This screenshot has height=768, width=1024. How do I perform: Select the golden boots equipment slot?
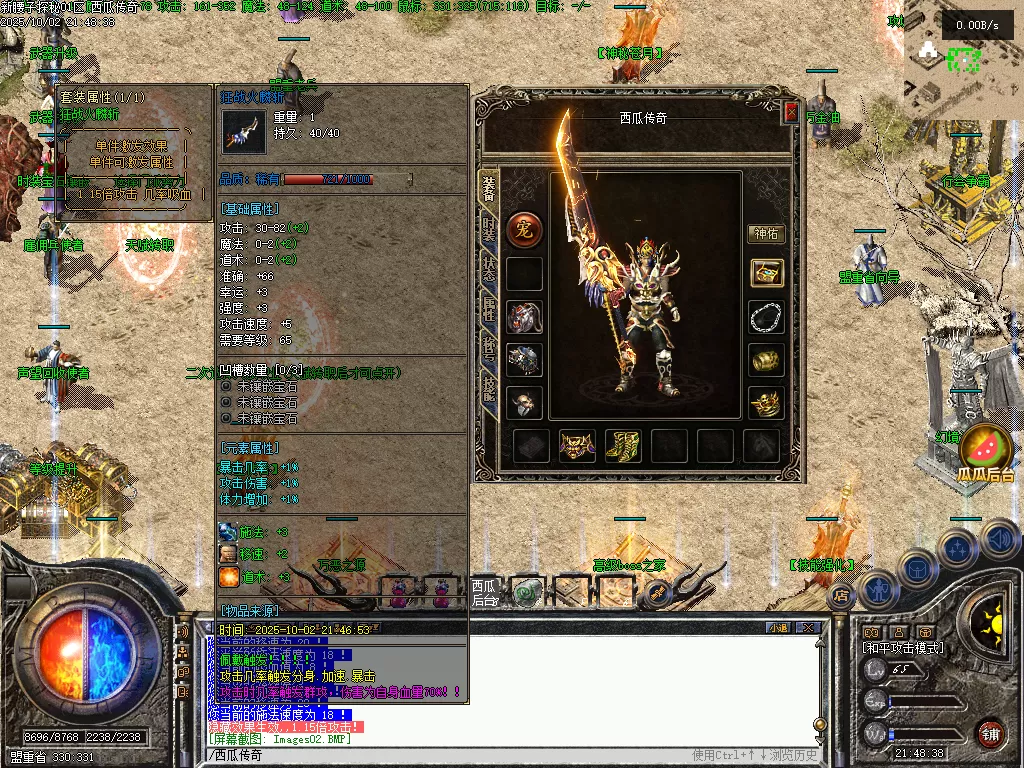pos(622,445)
